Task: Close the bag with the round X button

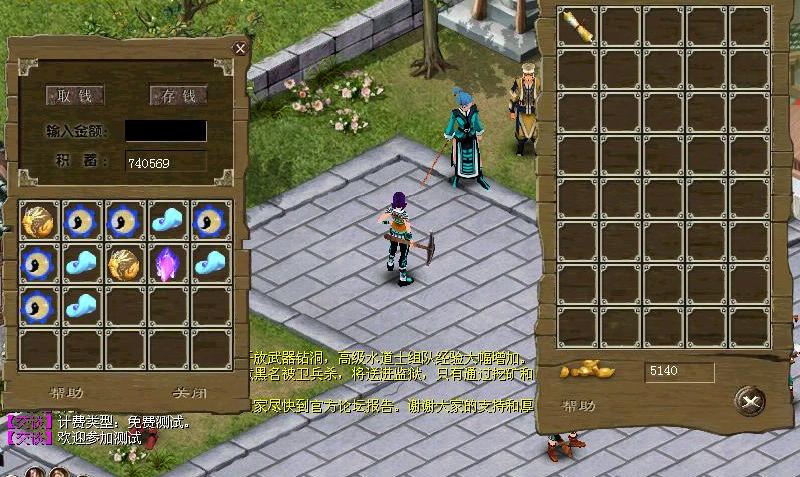Action: pyautogui.click(x=748, y=401)
